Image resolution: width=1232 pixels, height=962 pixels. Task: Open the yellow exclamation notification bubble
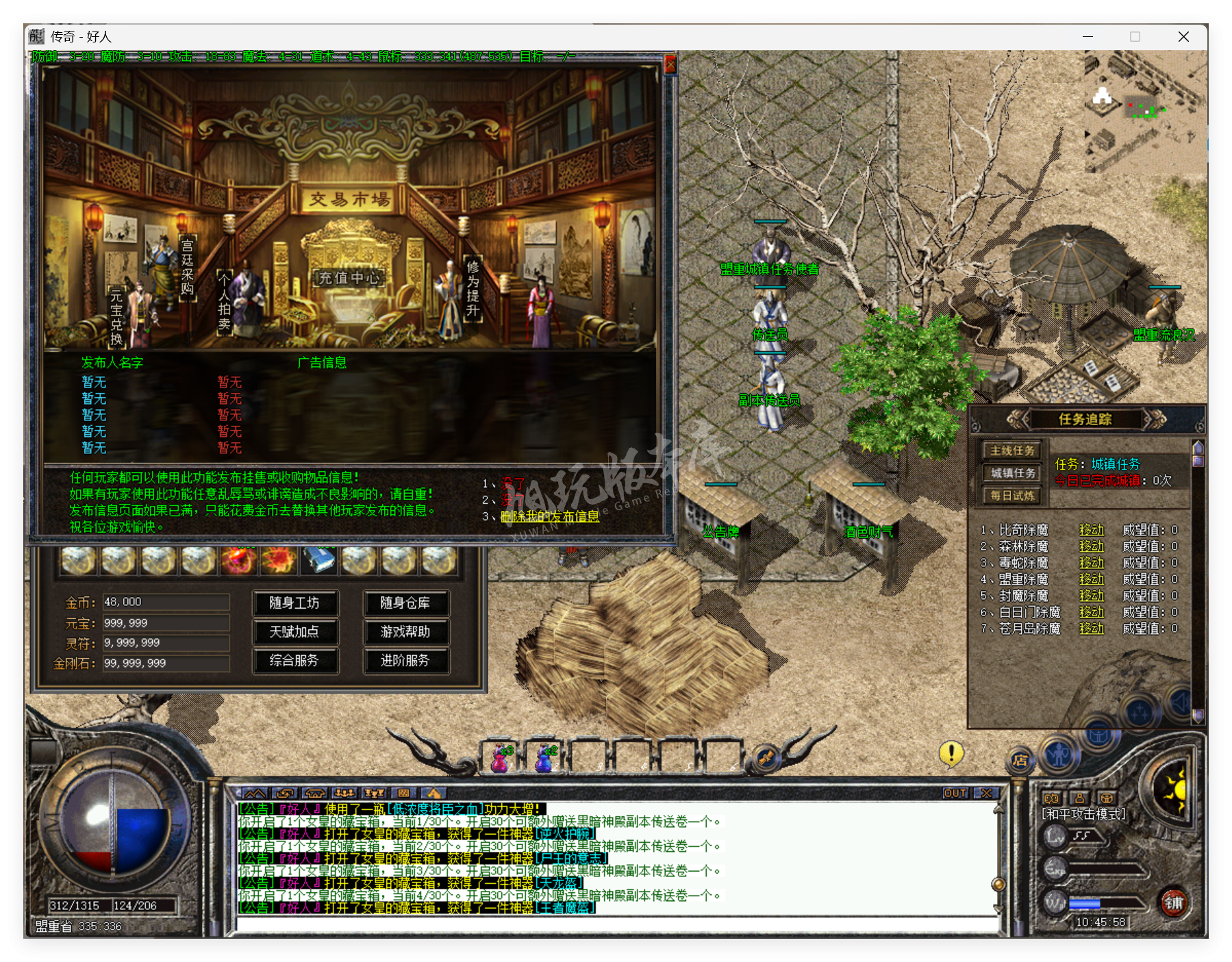[x=951, y=754]
